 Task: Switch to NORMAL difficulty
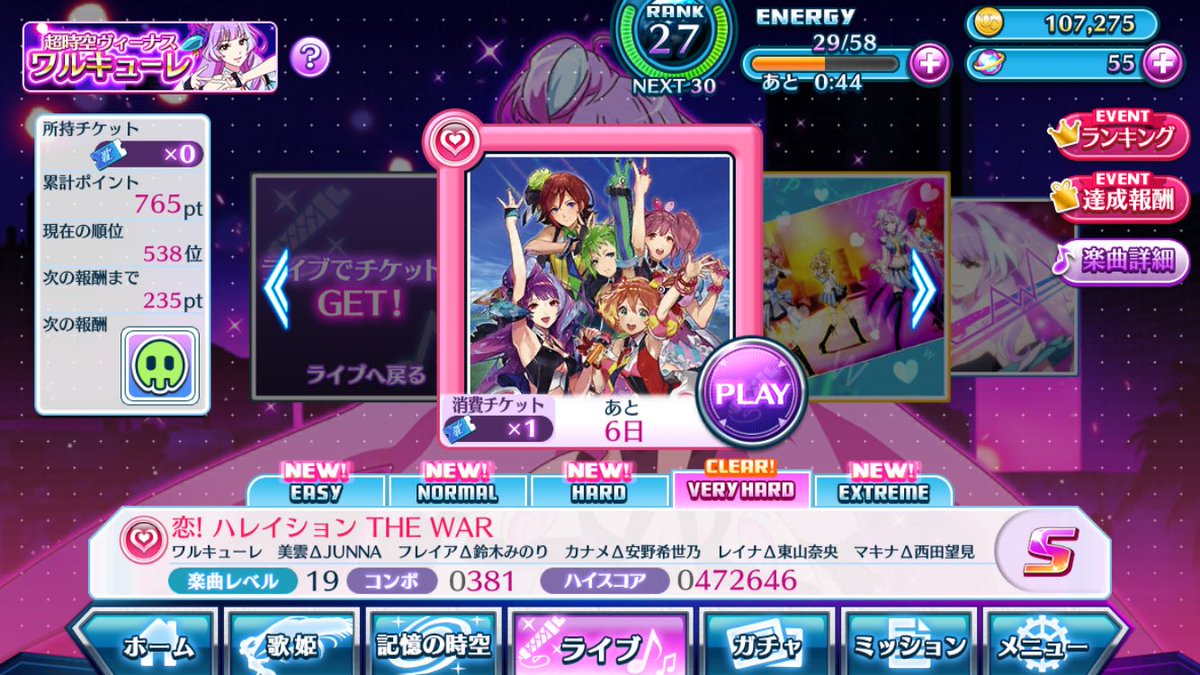point(459,490)
